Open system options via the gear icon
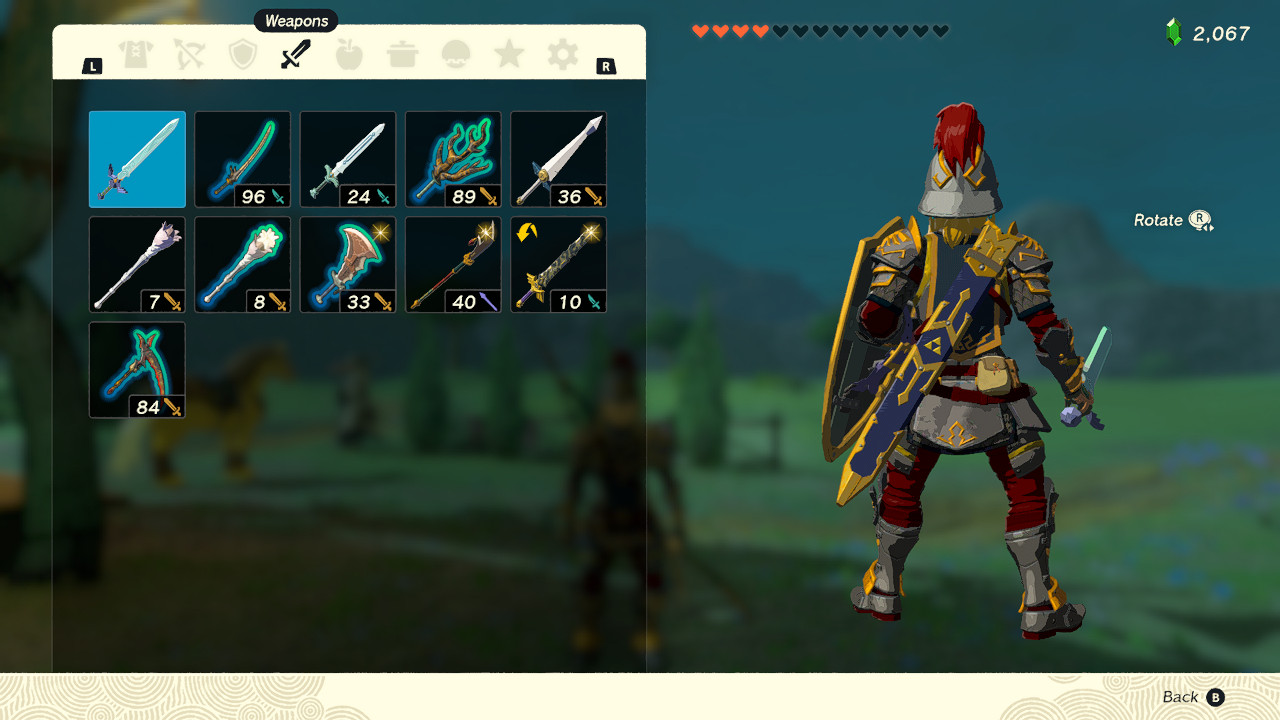The height and width of the screenshot is (720, 1280). 561,55
